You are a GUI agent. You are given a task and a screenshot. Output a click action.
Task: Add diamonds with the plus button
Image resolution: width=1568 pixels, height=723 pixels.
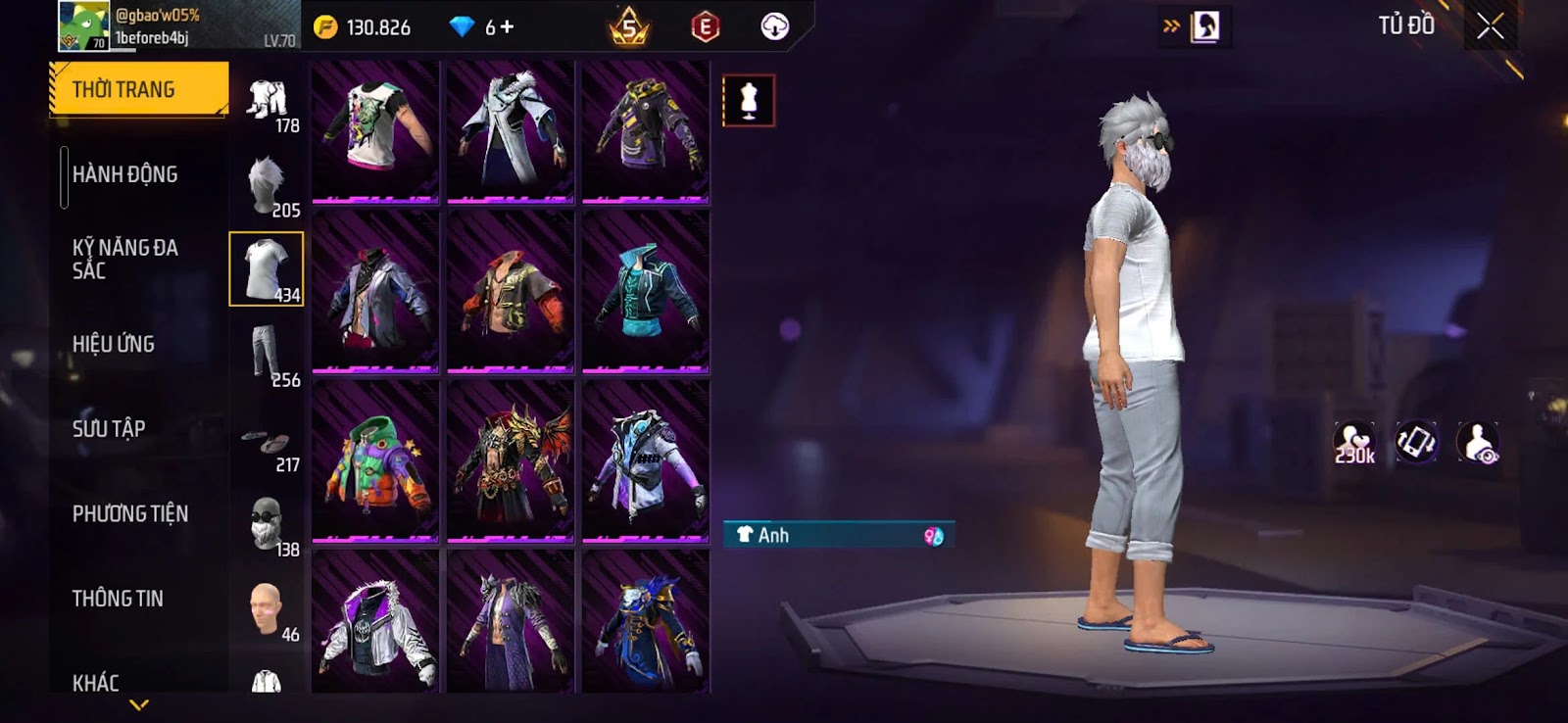point(507,27)
